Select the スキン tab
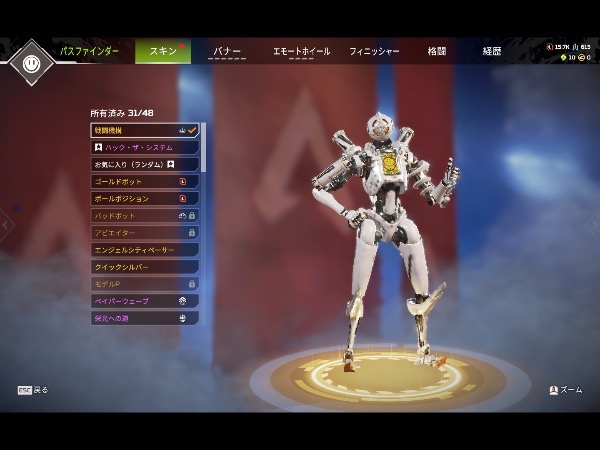Screen dimensions: 600x450 [162, 51]
